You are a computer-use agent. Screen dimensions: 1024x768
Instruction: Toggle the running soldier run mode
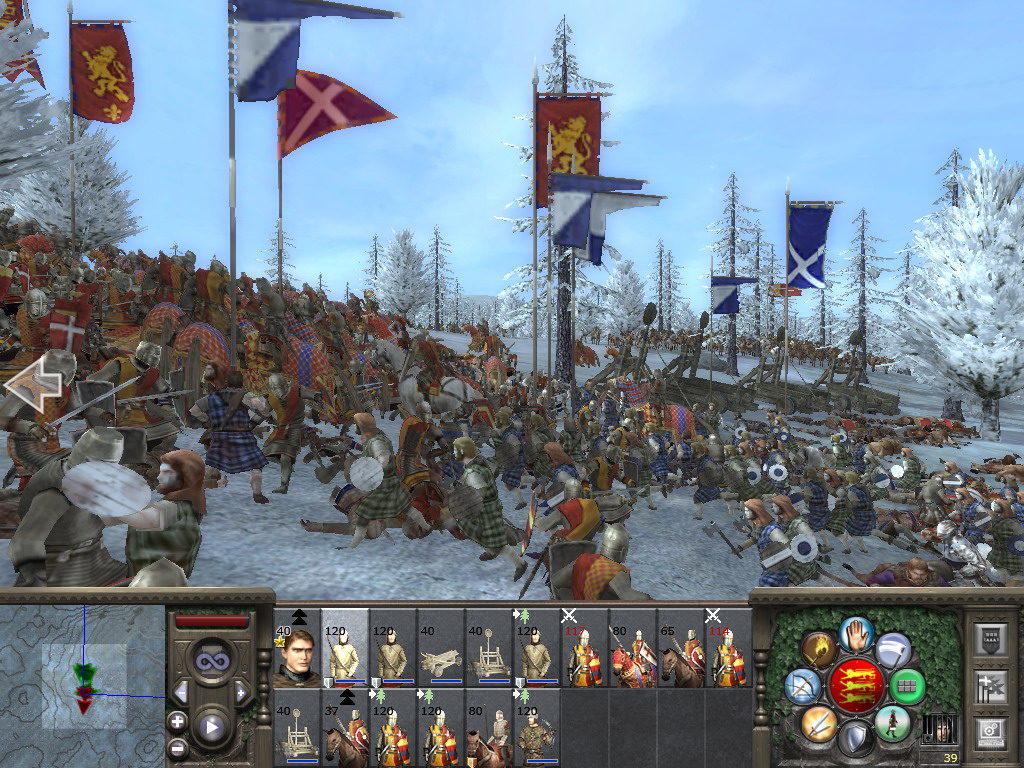coord(893,722)
